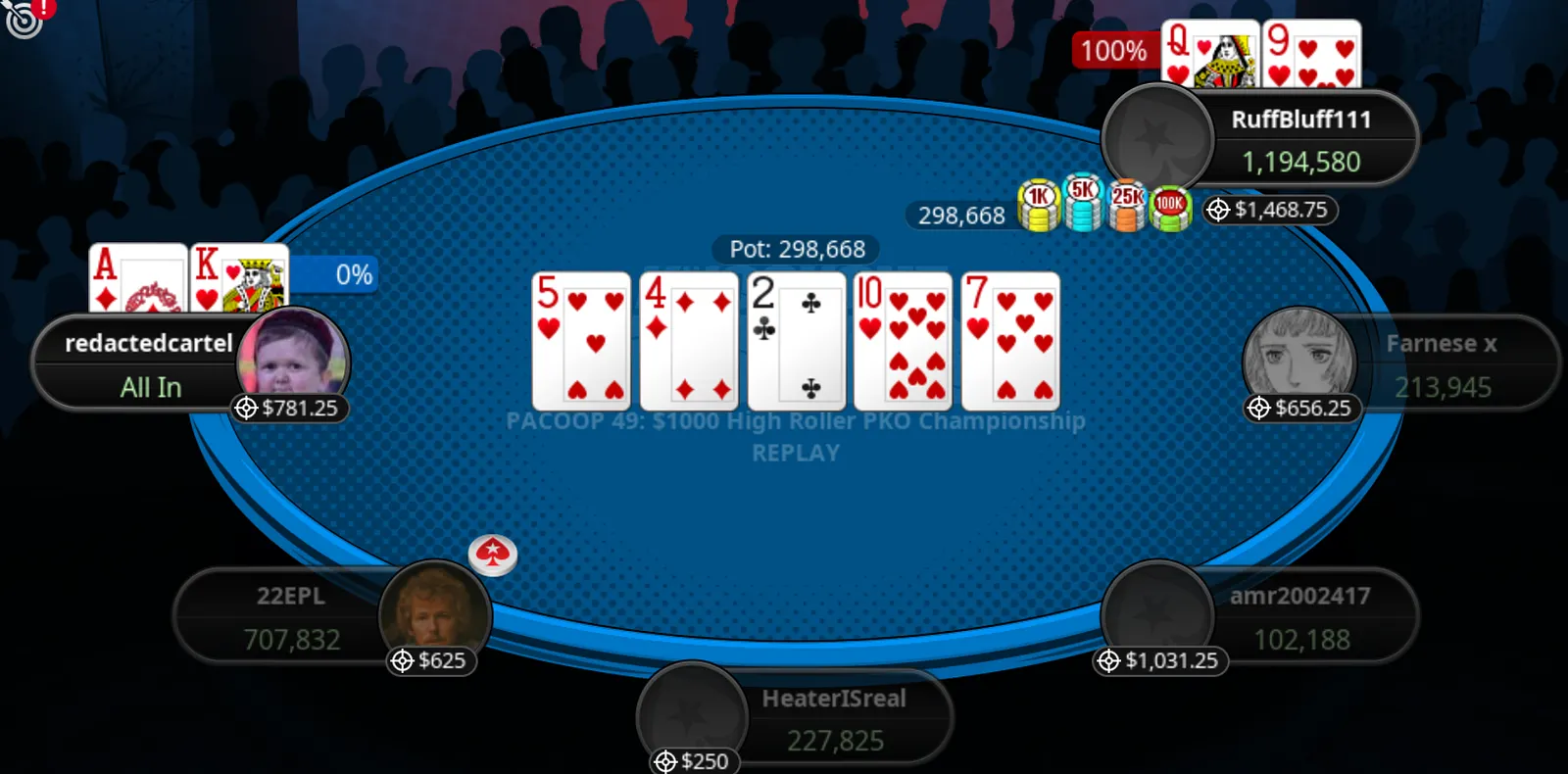Select the $1,031.25 bounty badge of amr2002417

click(x=1160, y=661)
